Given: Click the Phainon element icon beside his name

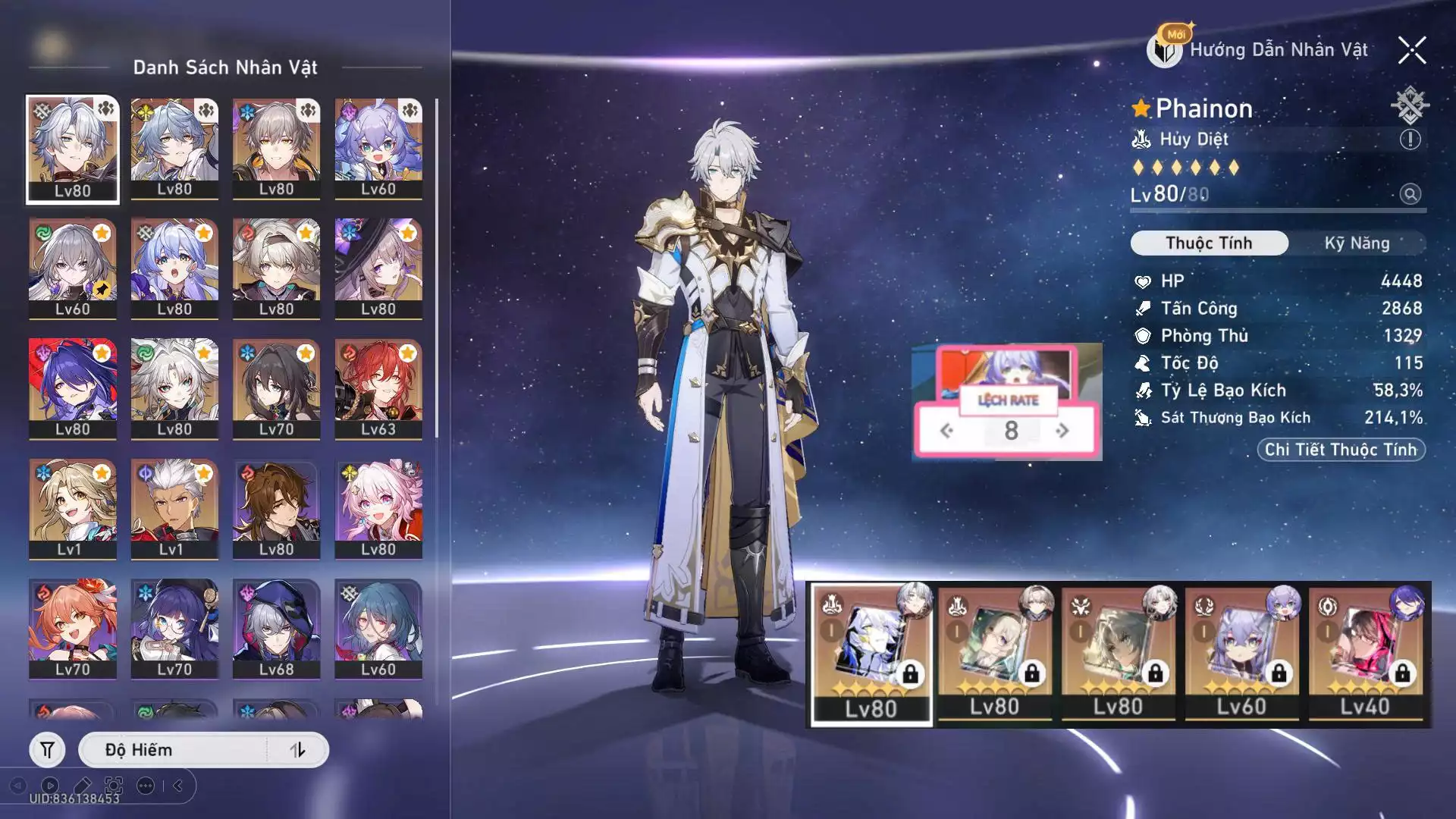Looking at the screenshot, I should [x=1409, y=105].
